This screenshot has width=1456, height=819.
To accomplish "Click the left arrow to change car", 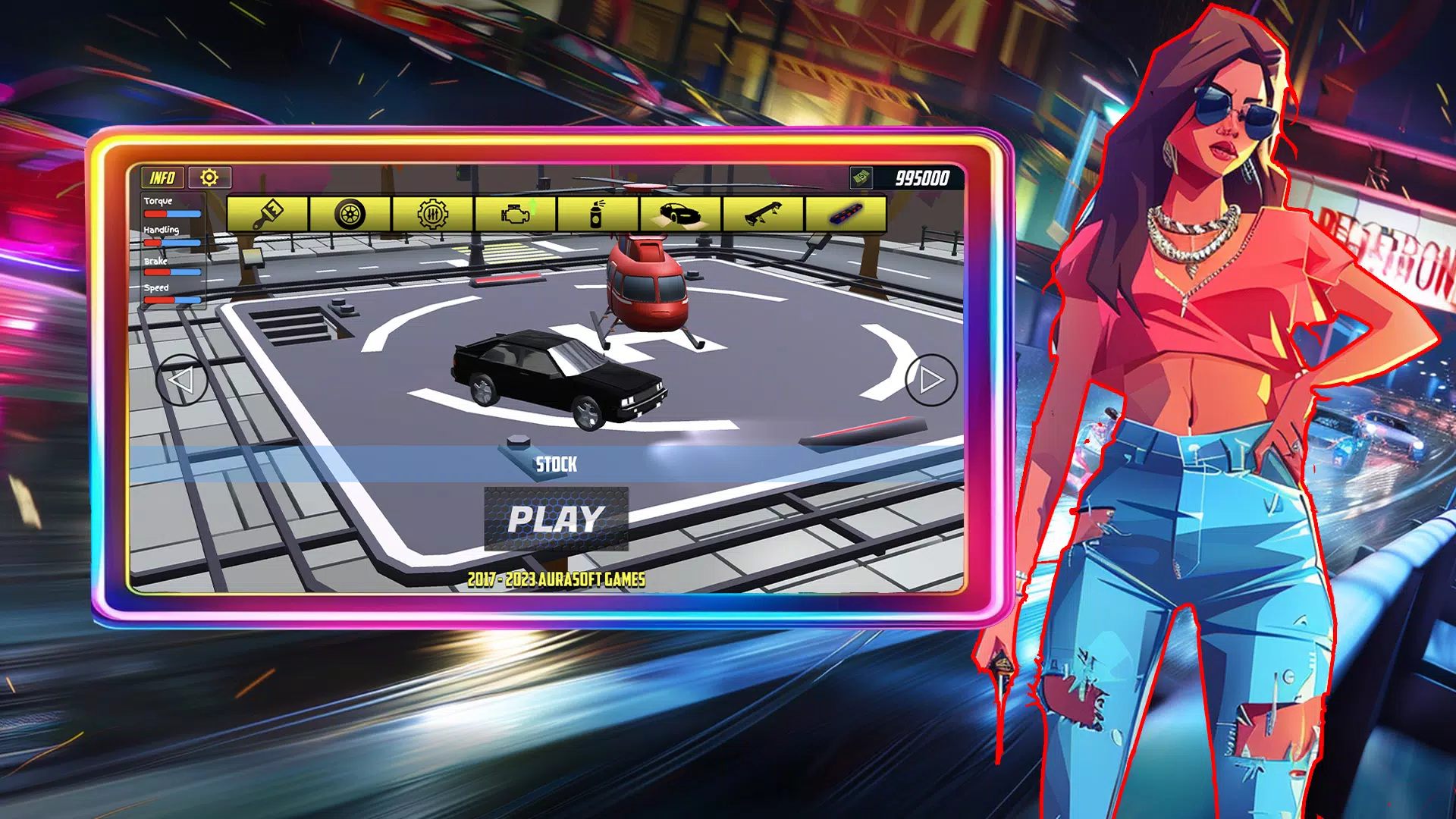I will click(182, 378).
